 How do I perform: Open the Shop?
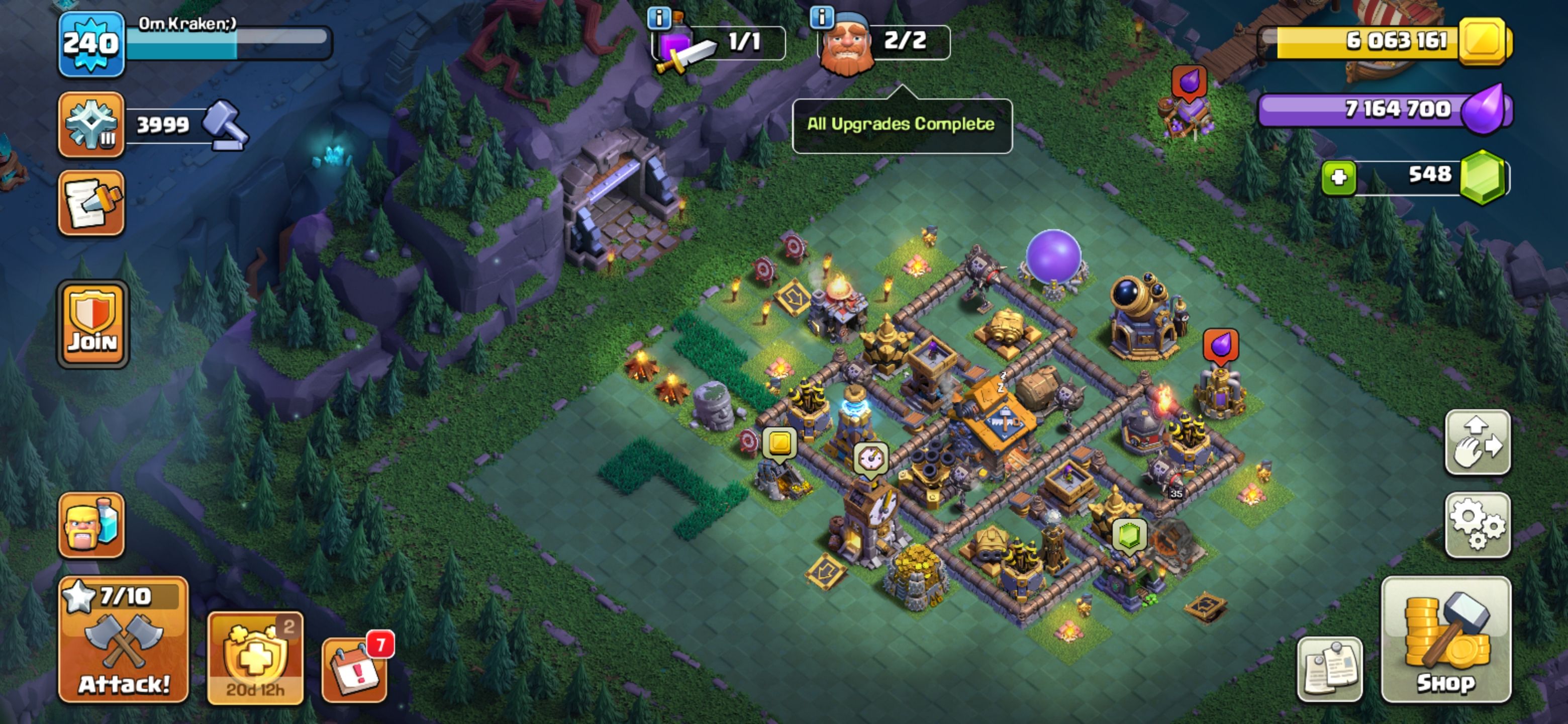(1446, 640)
